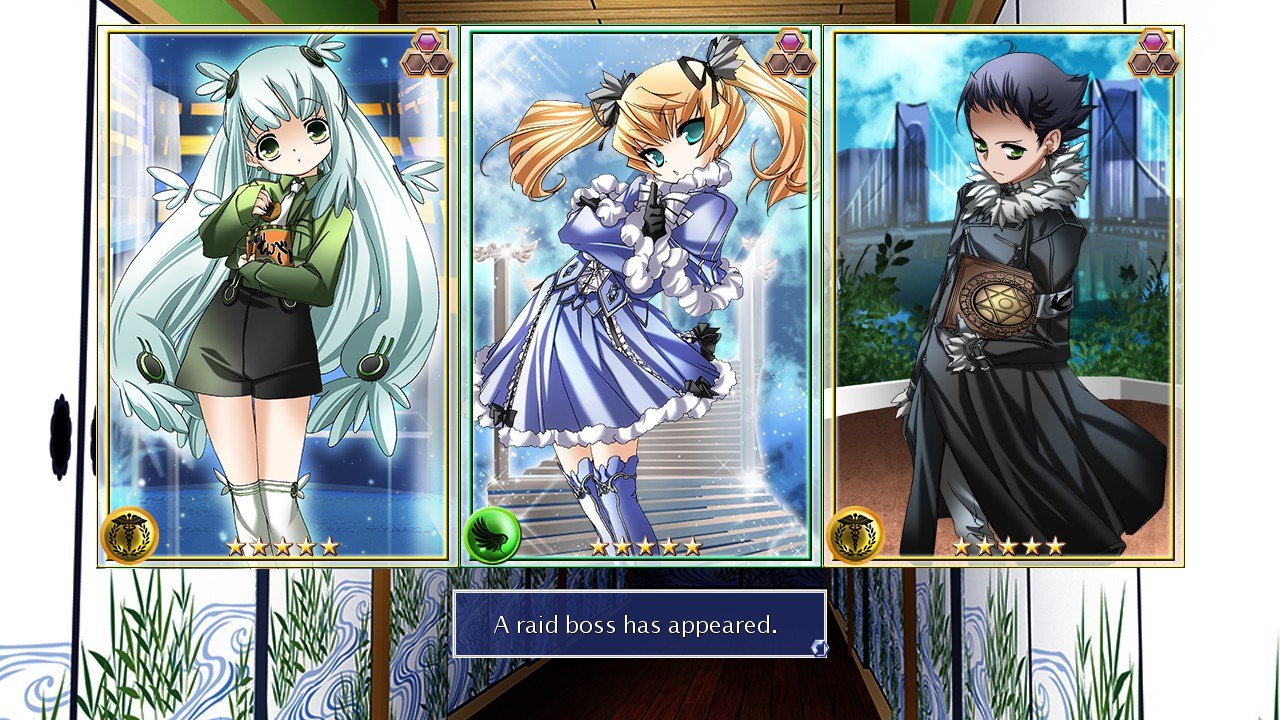Screen dimensions: 1280x720
Task: Click the pink hexagon gem on the left card
Action: point(428,42)
